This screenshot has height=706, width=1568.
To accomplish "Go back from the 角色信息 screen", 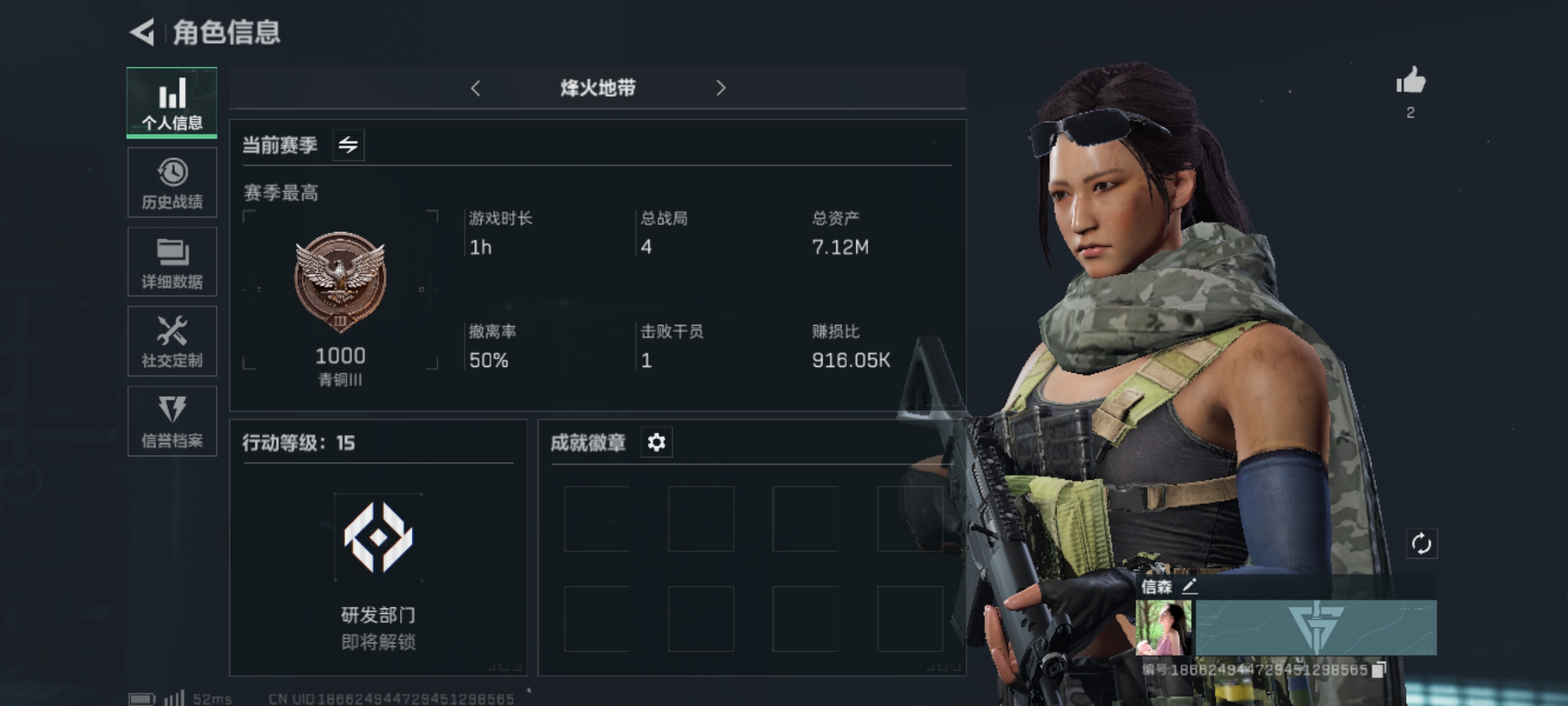I will click(x=142, y=32).
